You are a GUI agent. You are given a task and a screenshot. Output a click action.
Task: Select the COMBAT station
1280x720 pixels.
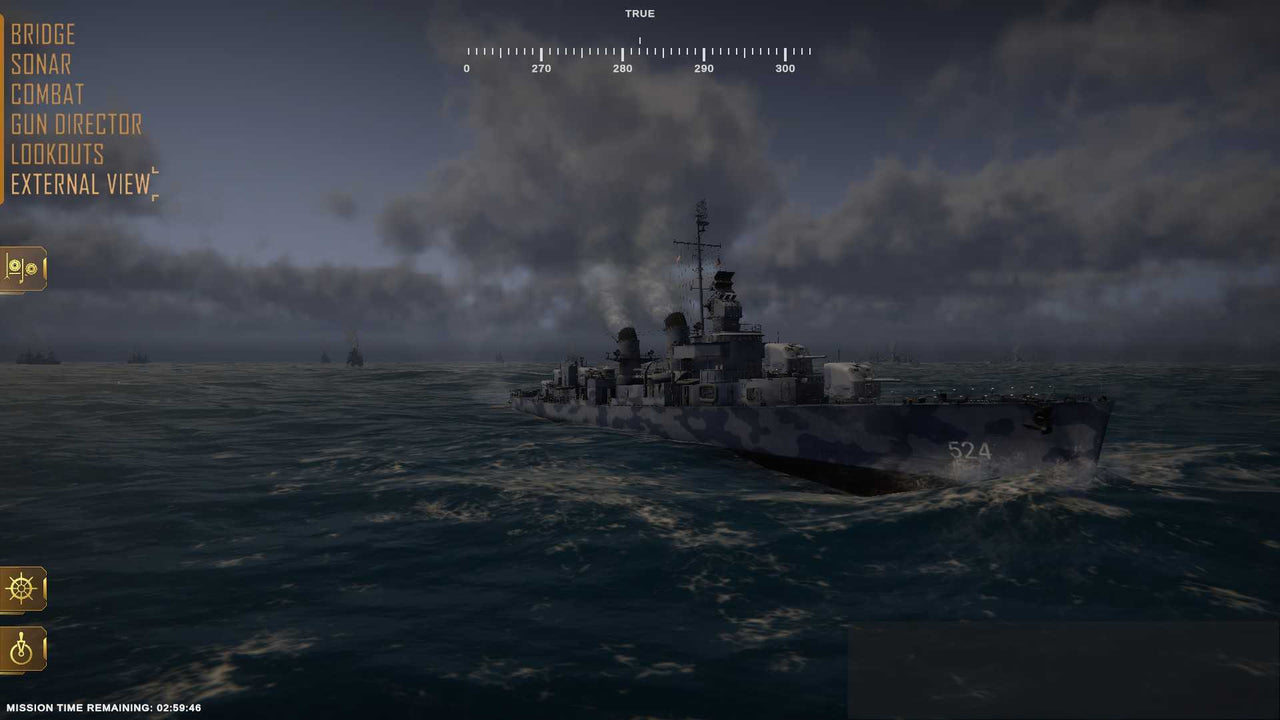click(x=47, y=94)
